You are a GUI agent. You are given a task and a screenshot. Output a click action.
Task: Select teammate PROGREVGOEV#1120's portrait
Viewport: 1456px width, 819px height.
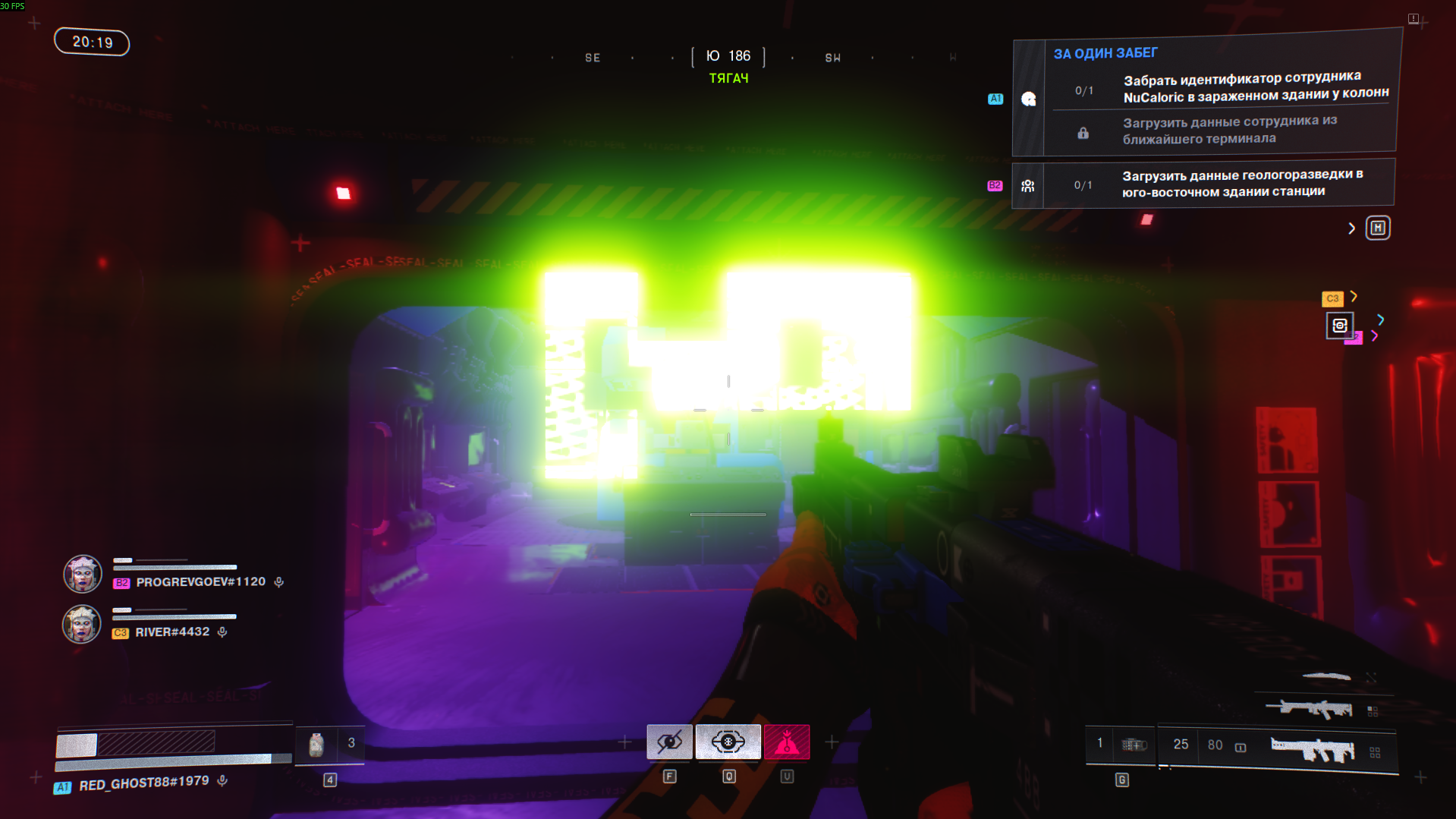(x=82, y=574)
